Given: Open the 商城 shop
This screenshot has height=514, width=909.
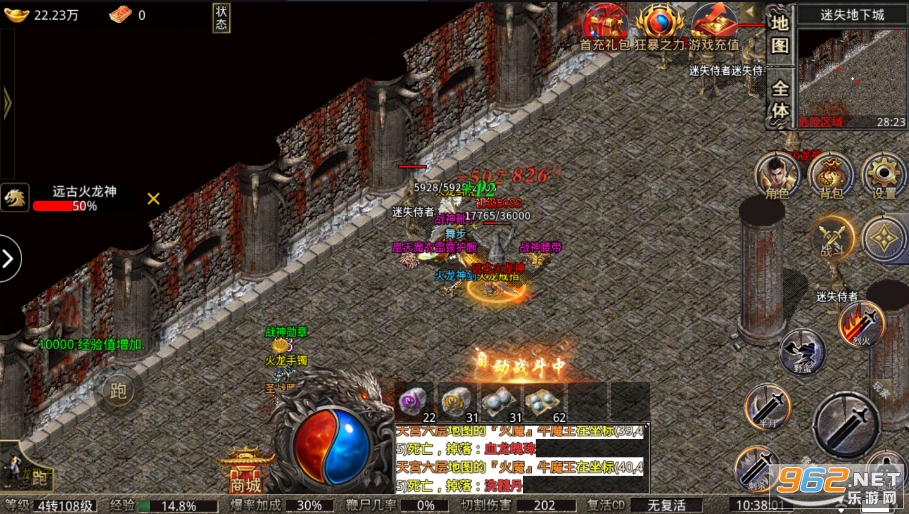Looking at the screenshot, I should (246, 470).
